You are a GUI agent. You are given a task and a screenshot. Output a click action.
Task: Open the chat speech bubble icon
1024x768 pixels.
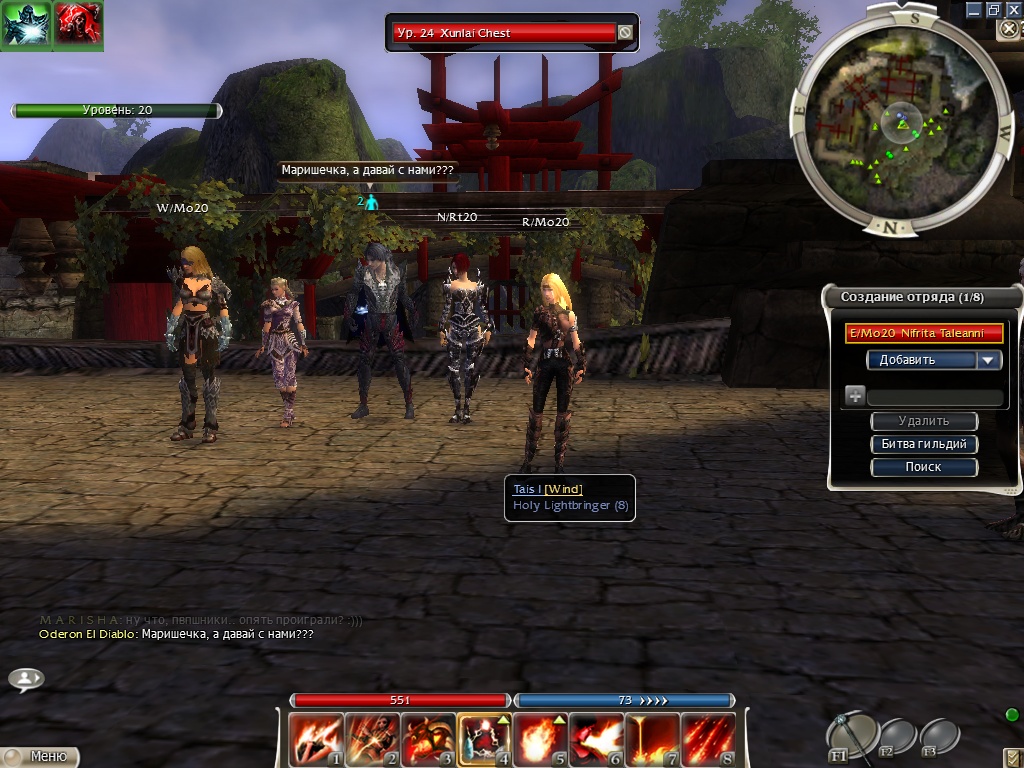click(26, 679)
